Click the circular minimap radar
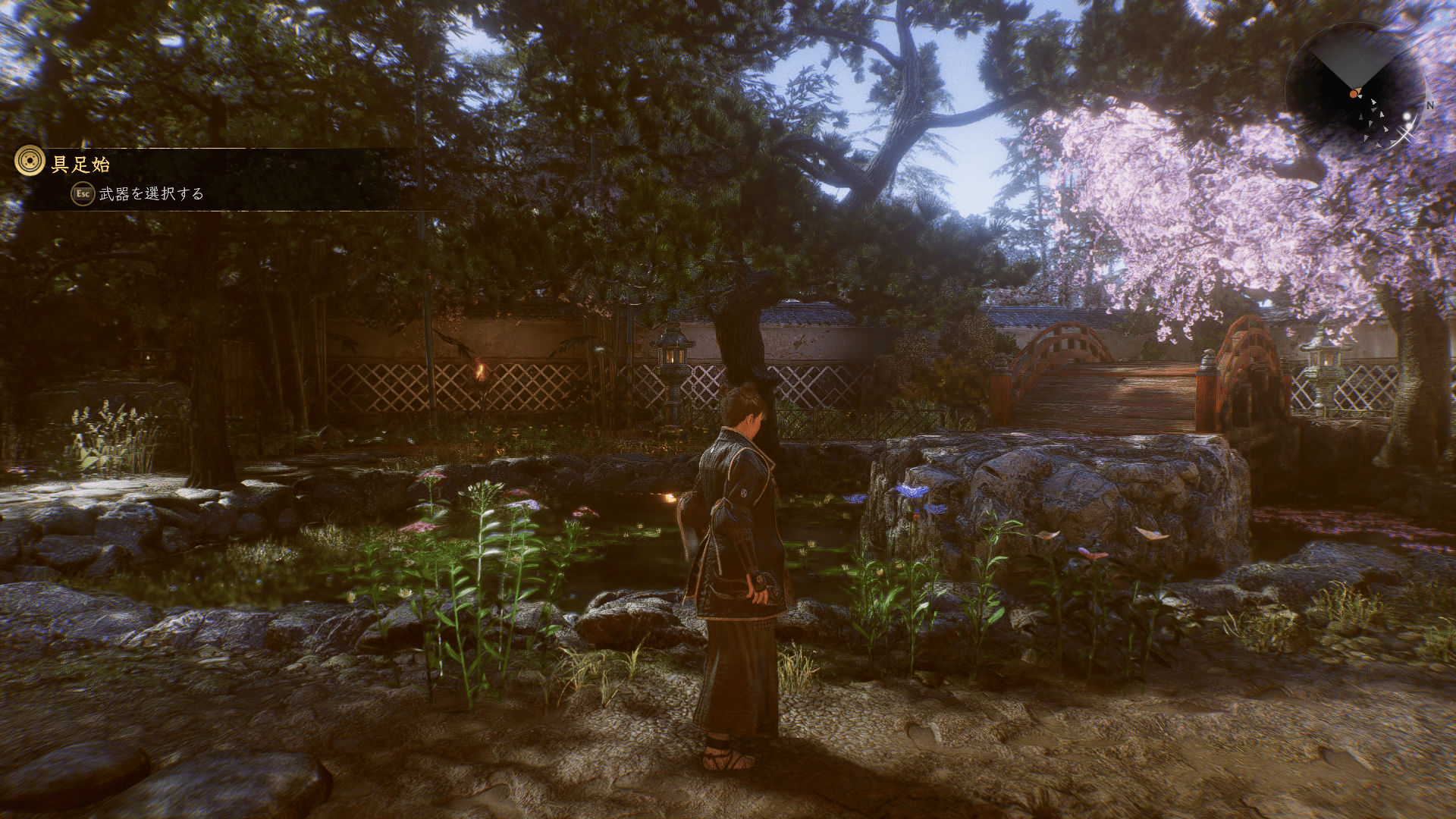 (1354, 90)
